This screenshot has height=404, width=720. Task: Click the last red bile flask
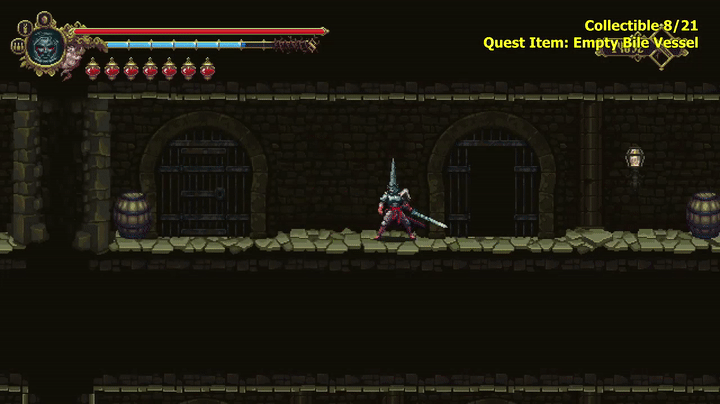click(208, 69)
